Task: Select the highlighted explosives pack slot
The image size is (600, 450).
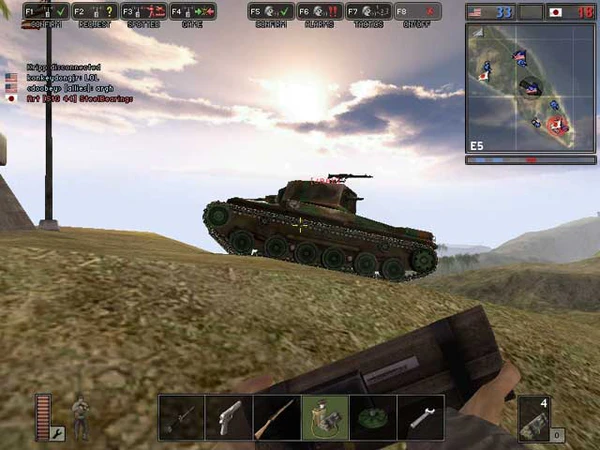Action: tap(325, 417)
